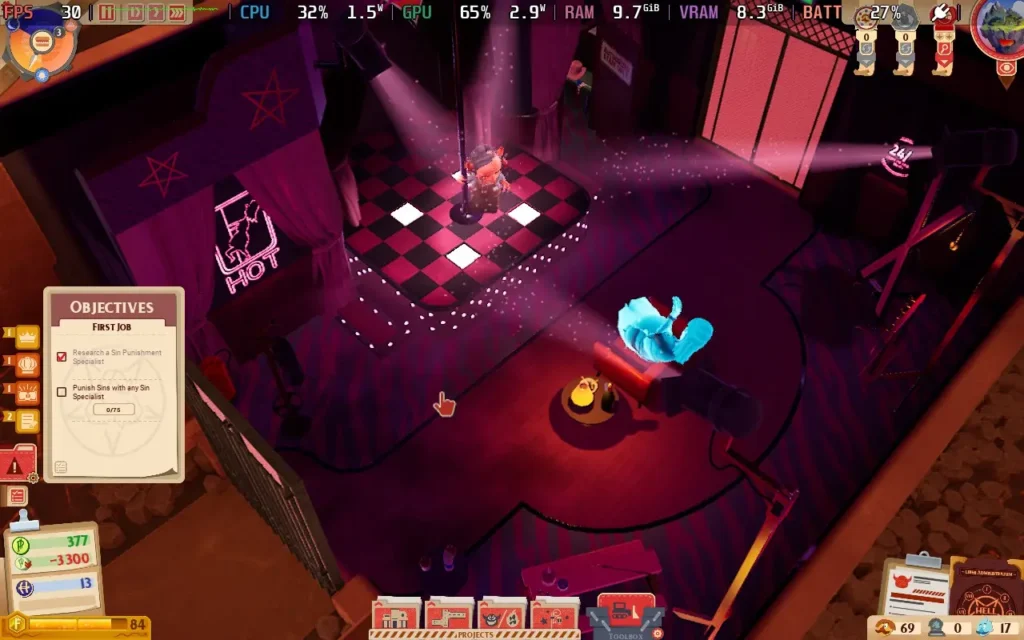Open the corridor layout project folder
This screenshot has width=1024, height=640.
tap(450, 614)
